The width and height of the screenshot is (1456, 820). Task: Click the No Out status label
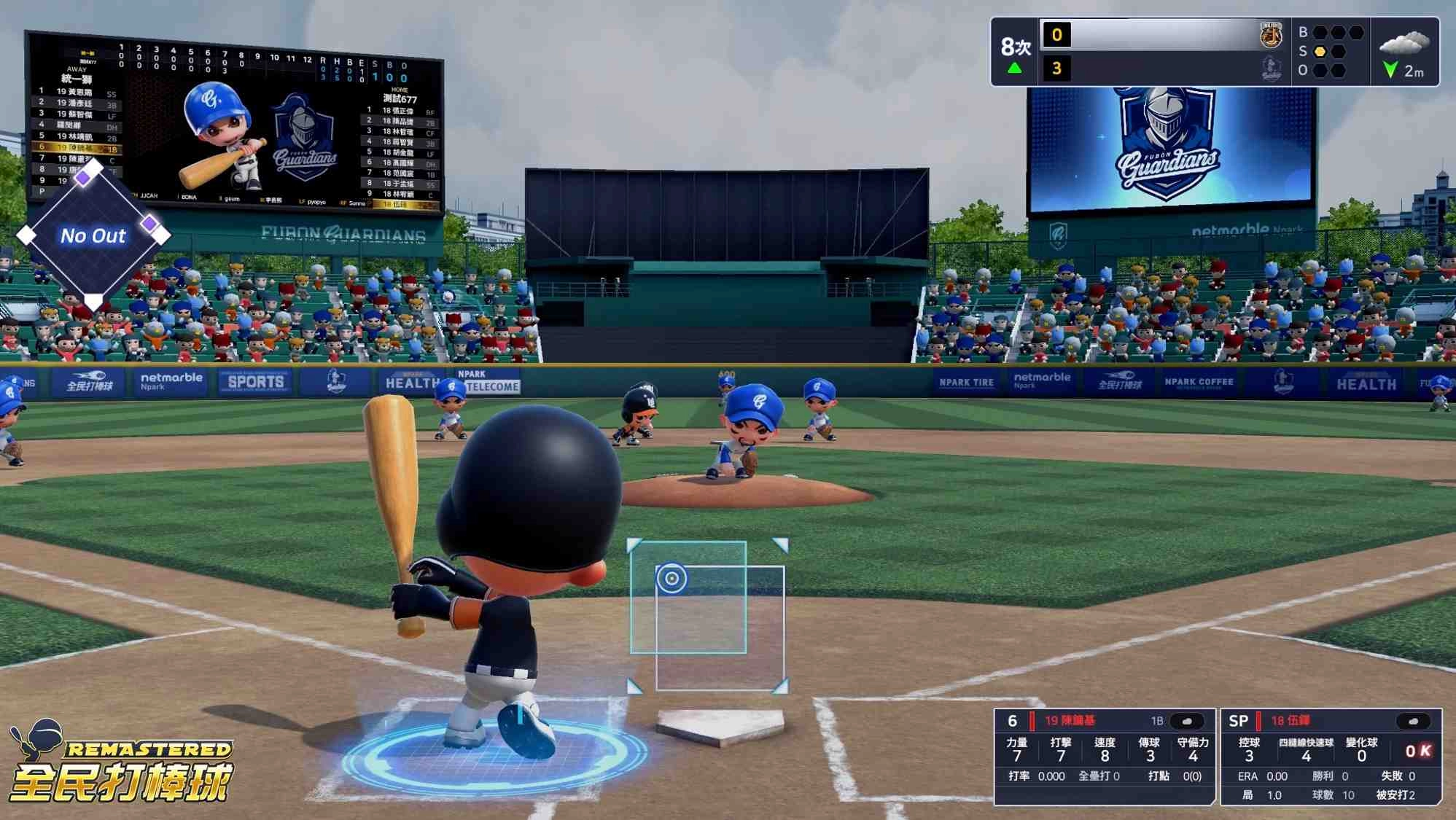click(93, 235)
